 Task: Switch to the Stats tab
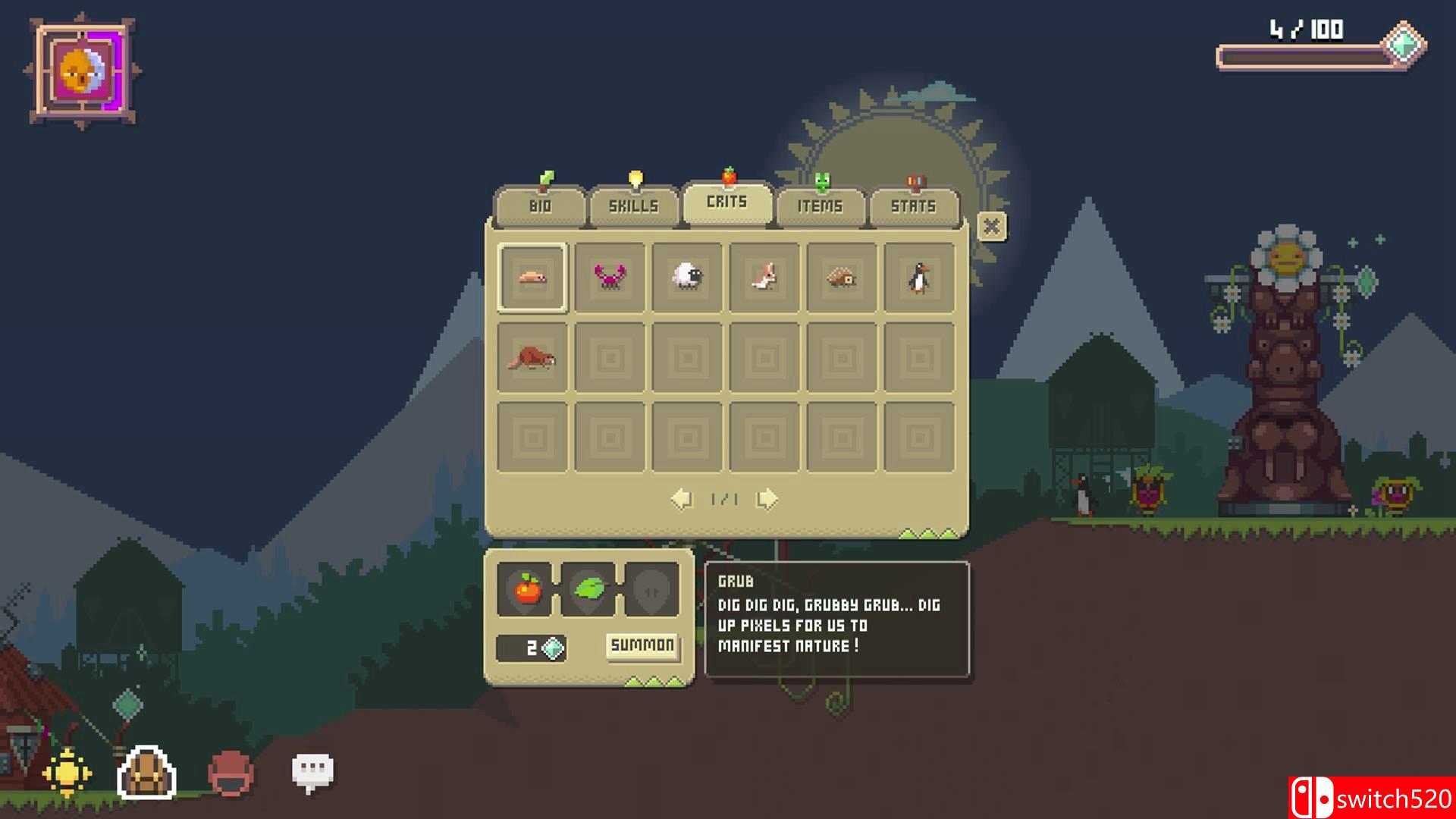tap(914, 206)
